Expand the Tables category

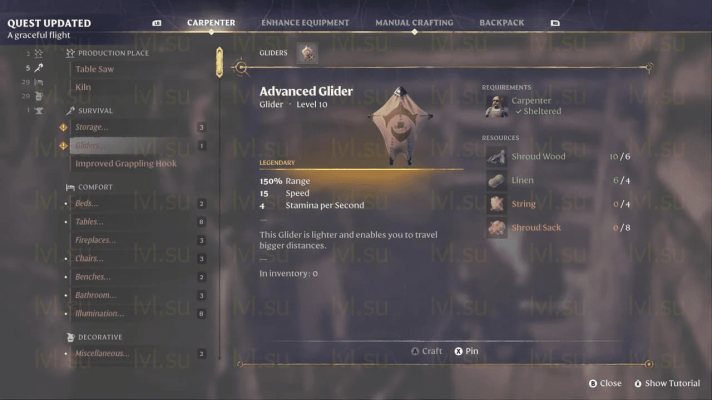pos(89,221)
